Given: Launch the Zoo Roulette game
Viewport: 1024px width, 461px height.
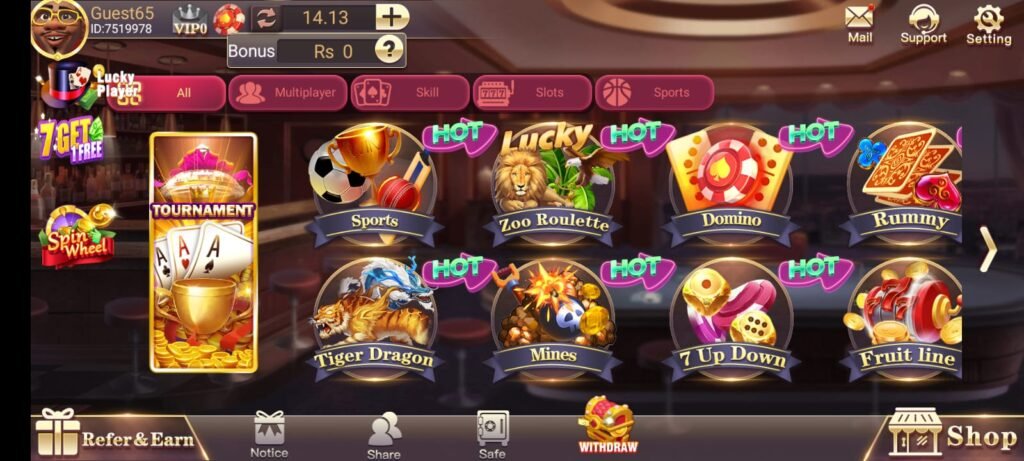Looking at the screenshot, I should pyautogui.click(x=552, y=185).
